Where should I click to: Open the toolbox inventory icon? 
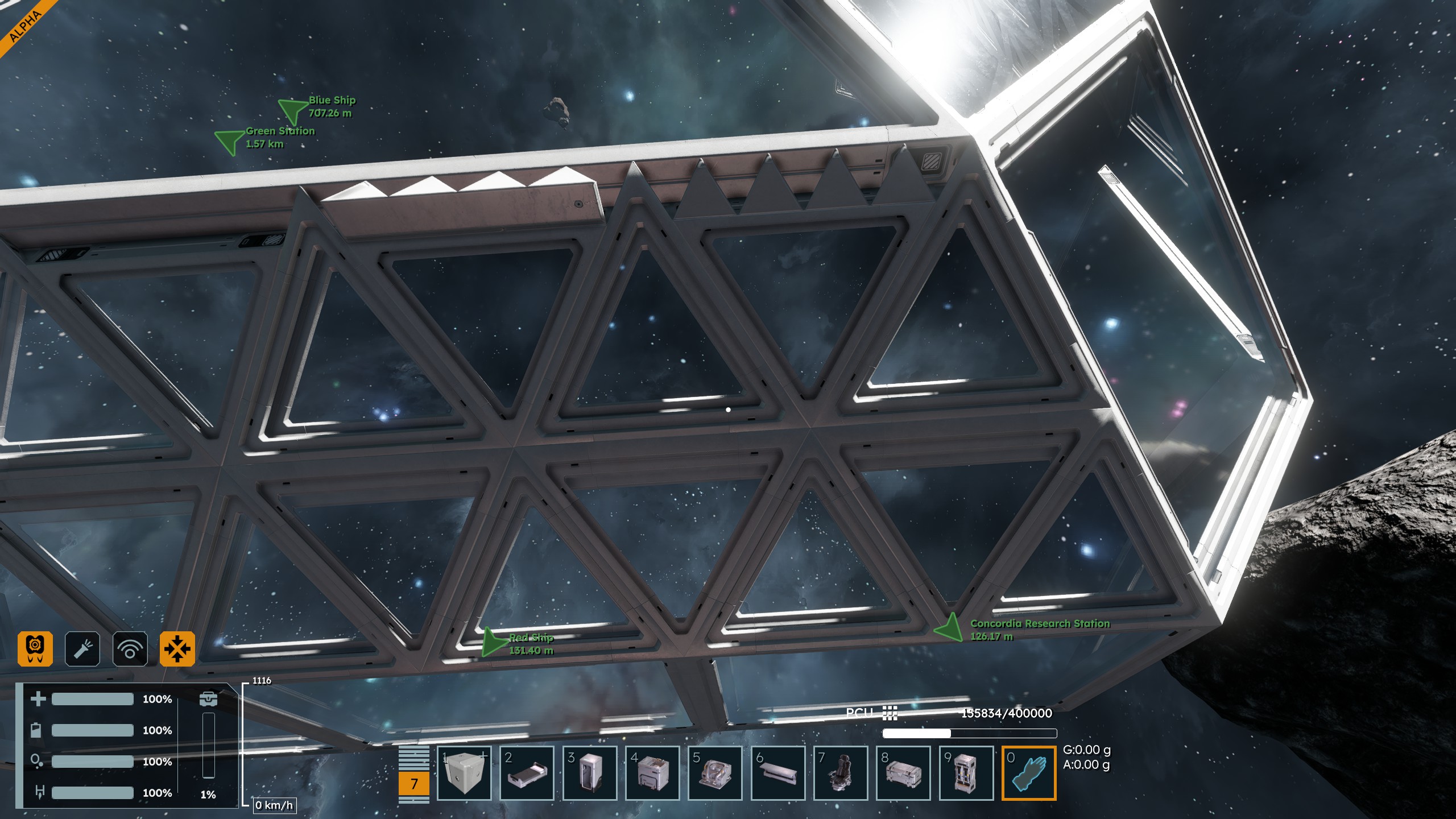pyautogui.click(x=208, y=698)
